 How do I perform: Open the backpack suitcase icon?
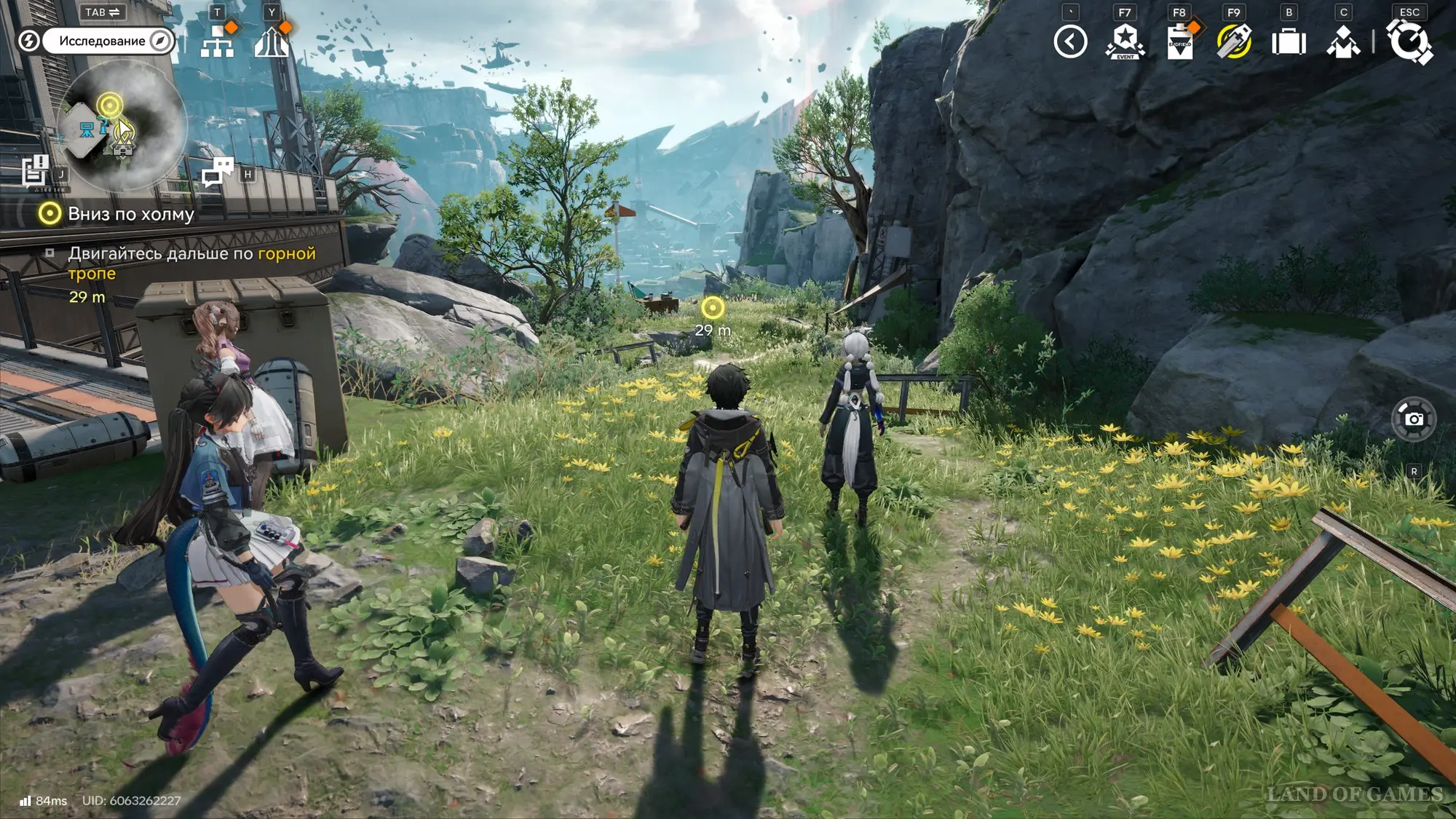(x=1289, y=41)
